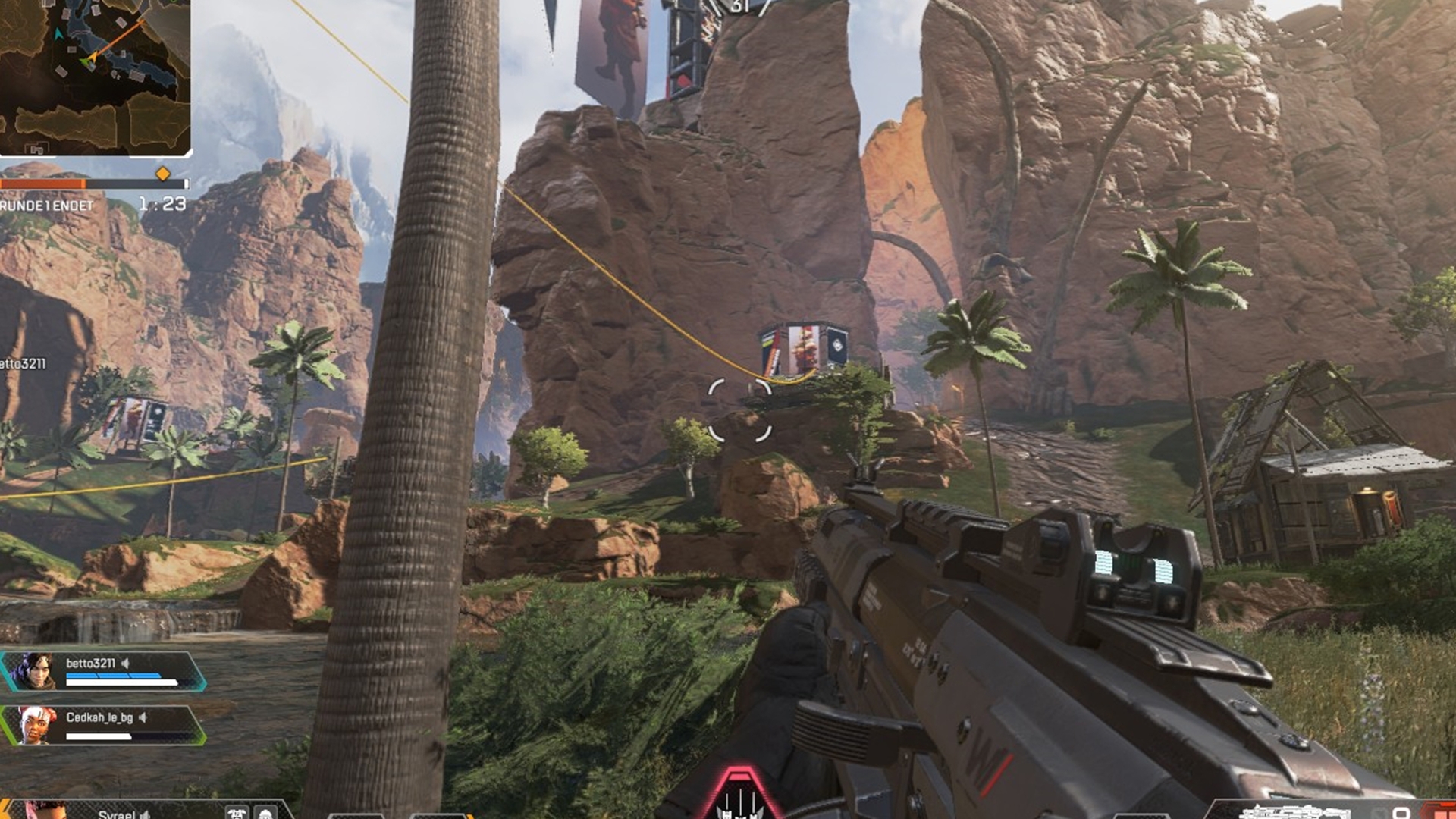Click the 1:23 countdown timer text

pos(162,203)
